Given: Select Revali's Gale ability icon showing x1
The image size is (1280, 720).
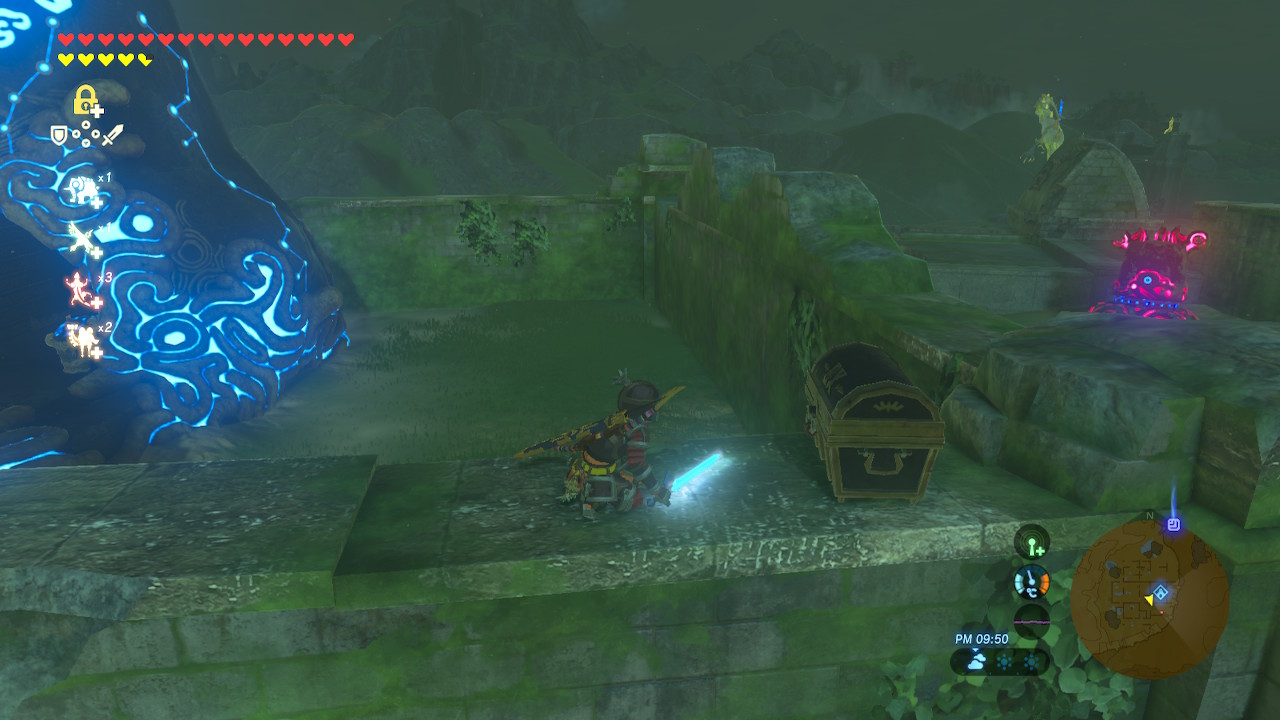Looking at the screenshot, I should click(81, 239).
